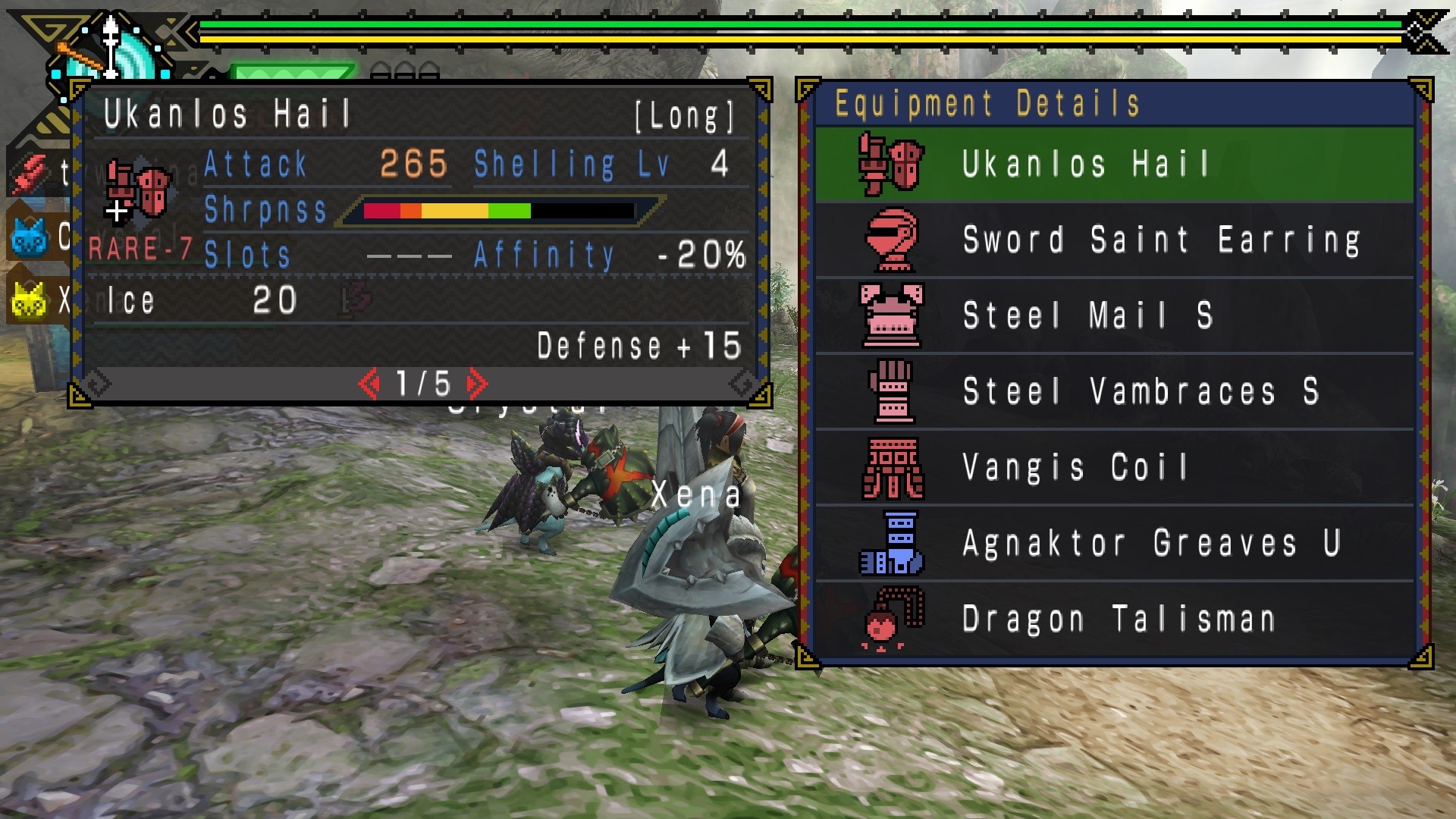Select the Dragon Talisman row
Viewport: 1456px width, 819px height.
1113,619
